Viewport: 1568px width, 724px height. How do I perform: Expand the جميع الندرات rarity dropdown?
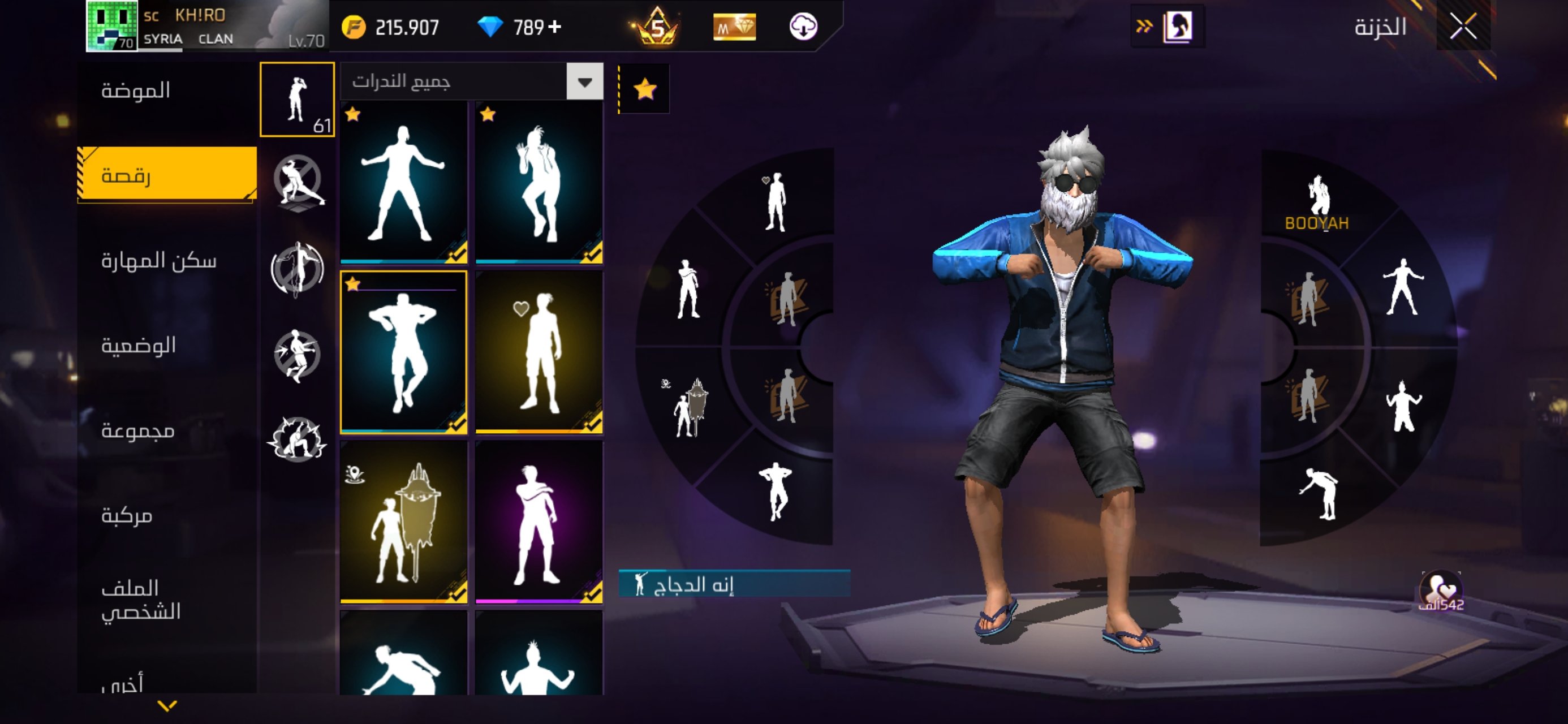click(x=584, y=81)
